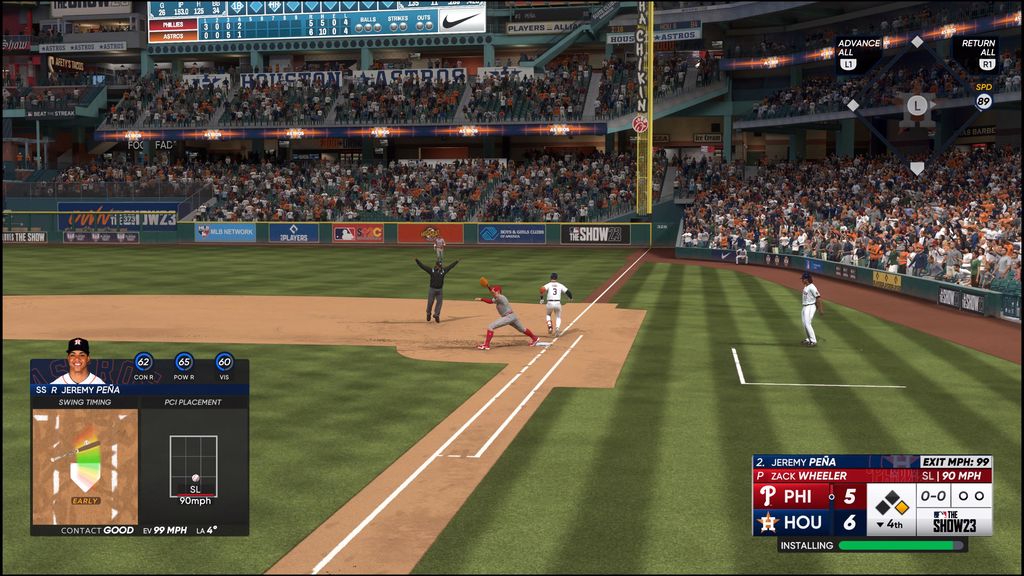
Task: Select second base on the baserunning diamond
Action: point(917,42)
